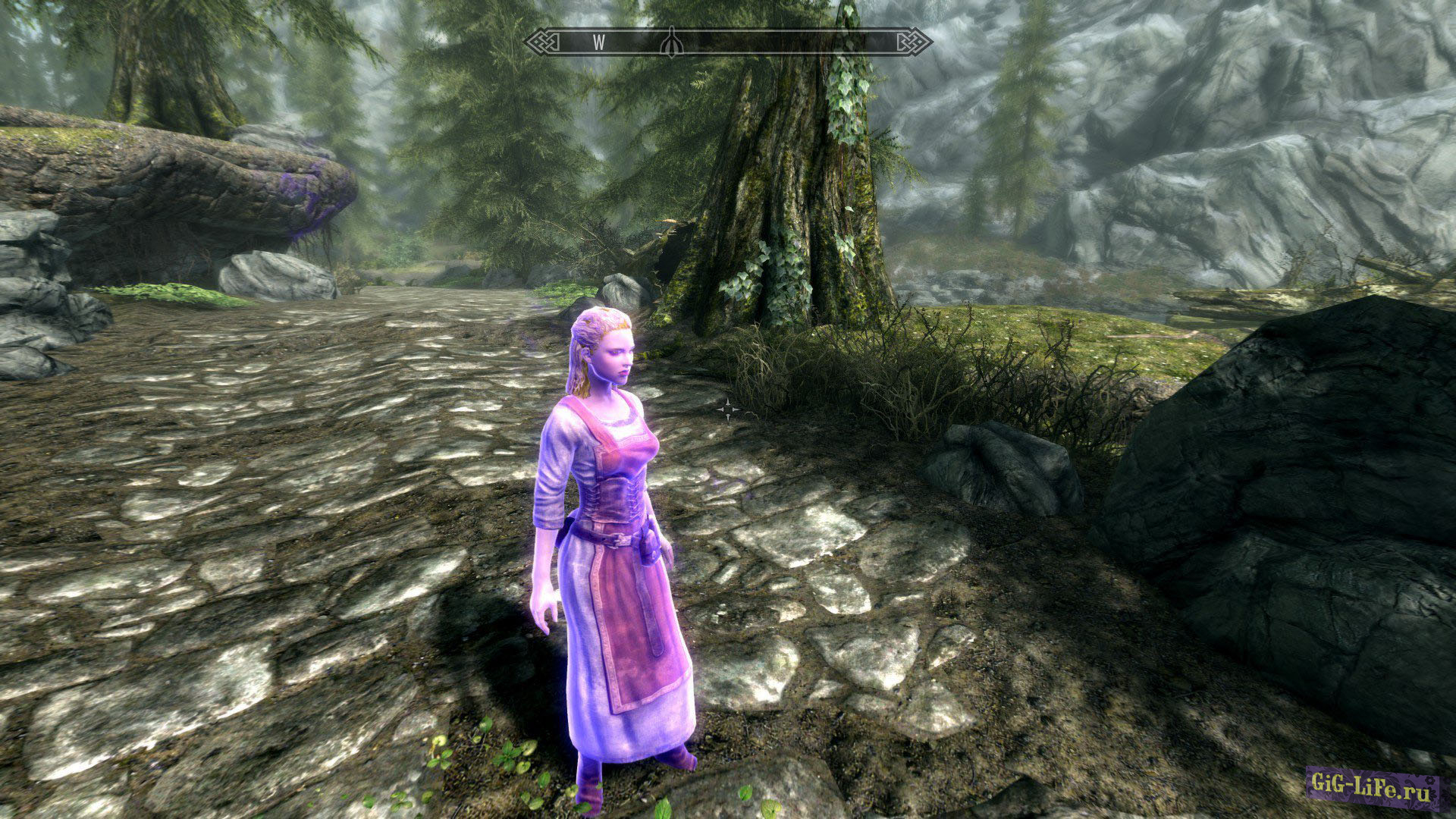This screenshot has width=1456, height=819.
Task: Select the quest marker arrow on the compass
Action: [670, 42]
